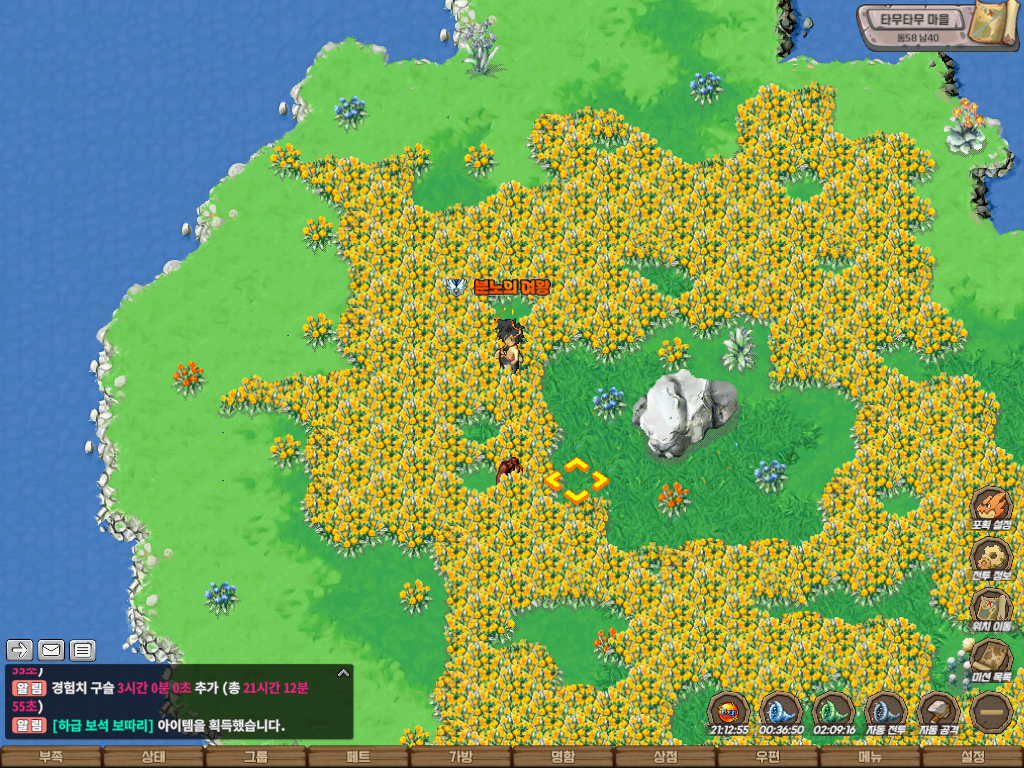The image size is (1024, 768).
Task: Show 전투 정보 battle info
Action: click(x=991, y=559)
